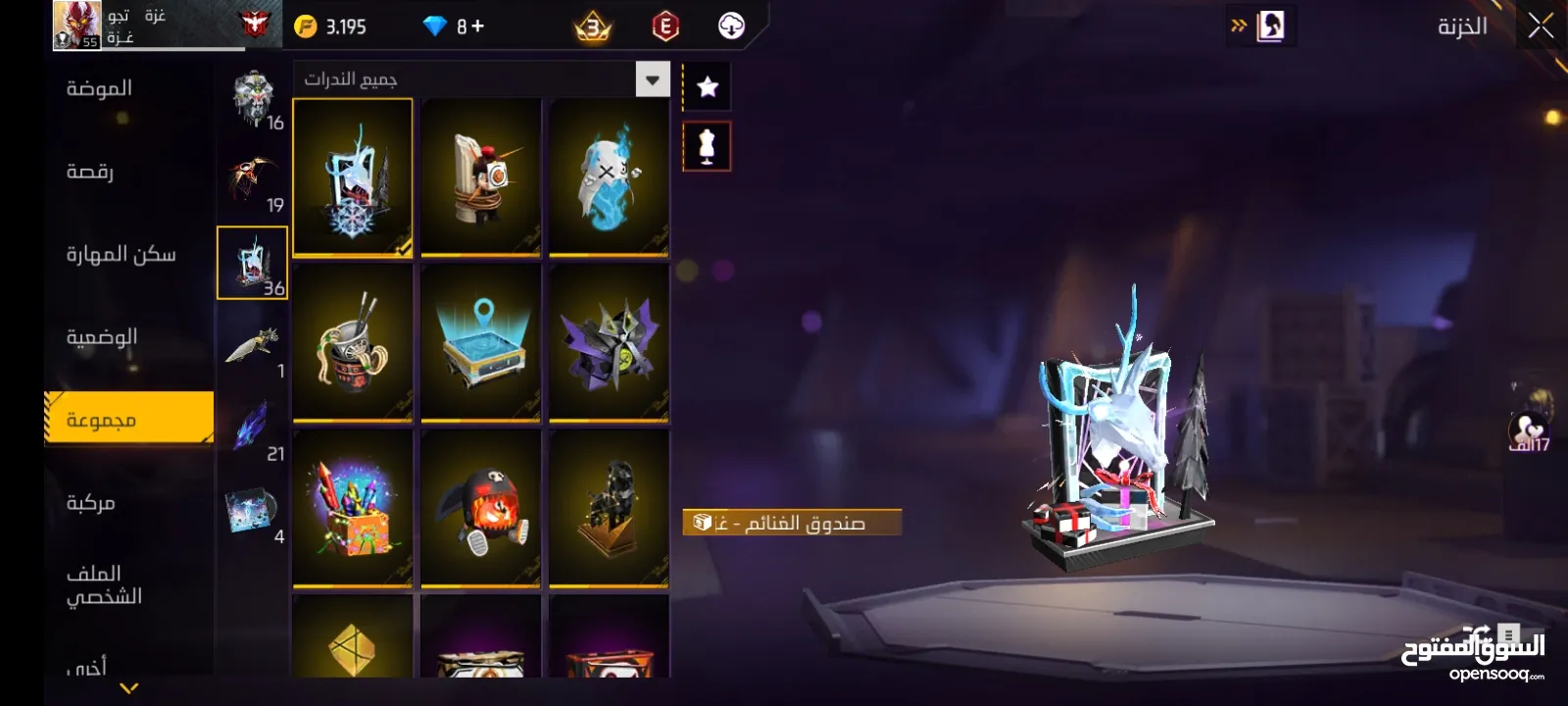1568x706 pixels.
Task: Open the الموضة fashion category
Action: 99,89
